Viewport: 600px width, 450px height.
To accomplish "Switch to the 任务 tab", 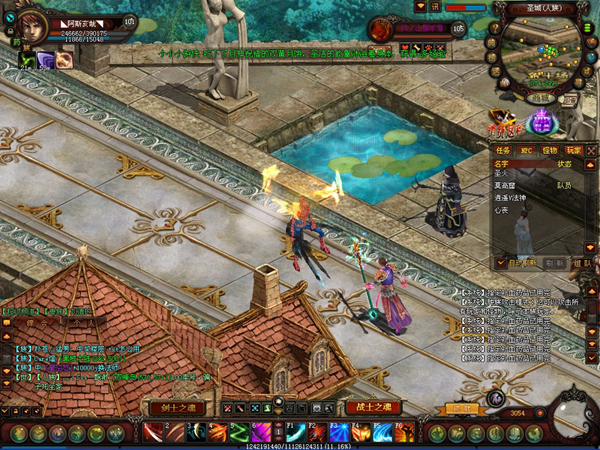I will (504, 150).
